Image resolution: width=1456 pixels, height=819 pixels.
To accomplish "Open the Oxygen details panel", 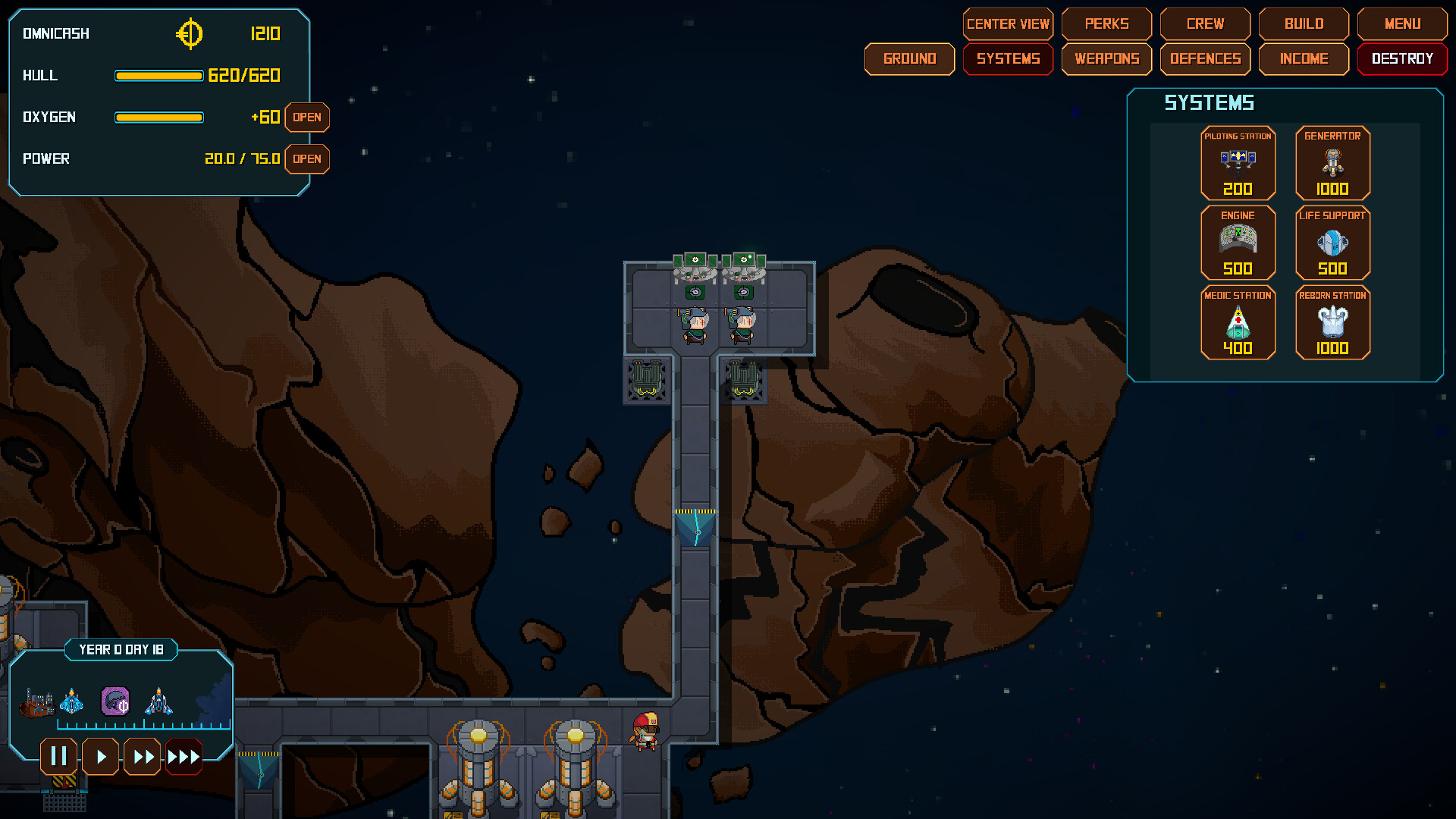I will [x=306, y=118].
